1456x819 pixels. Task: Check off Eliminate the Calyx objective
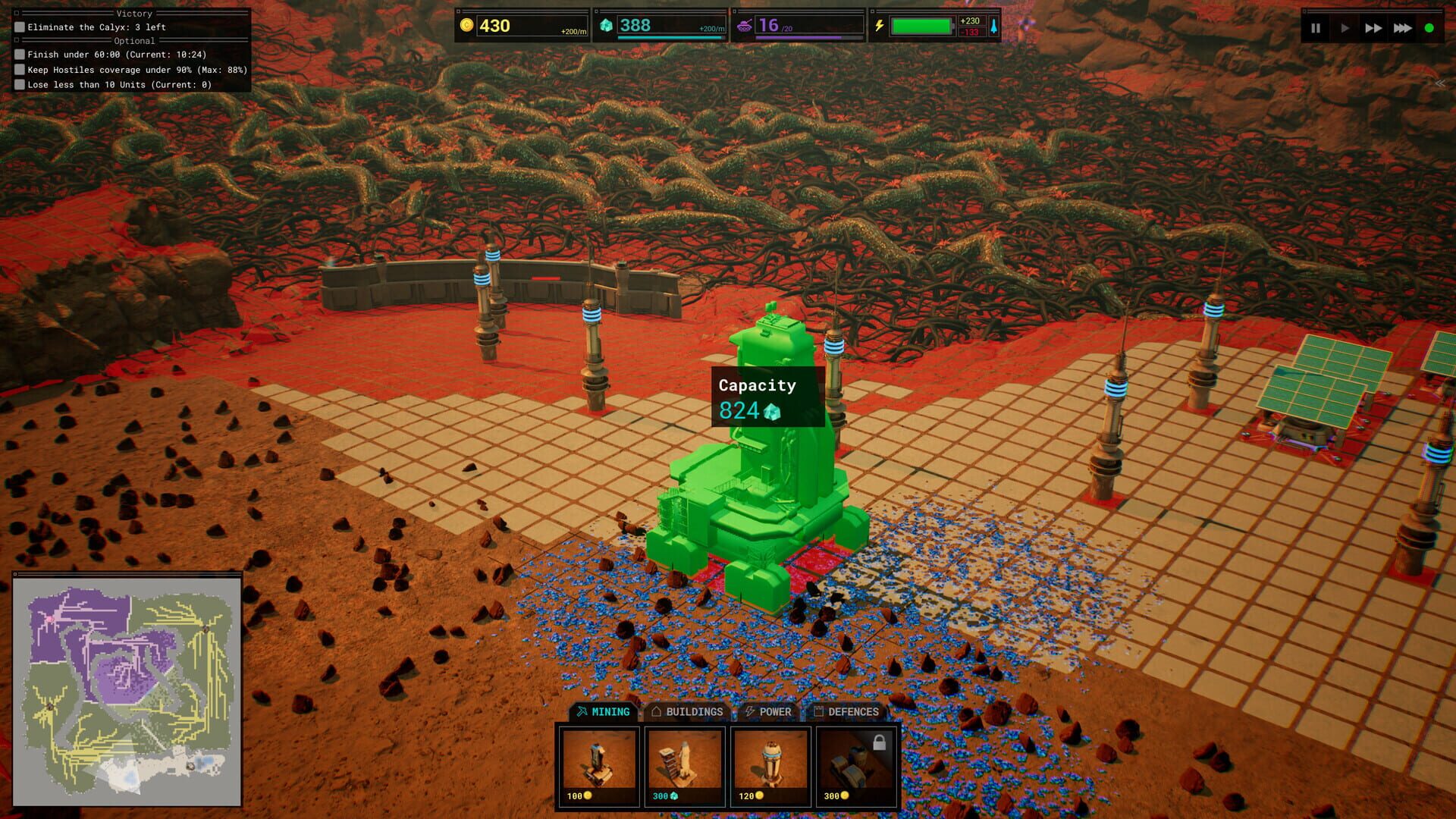point(18,27)
